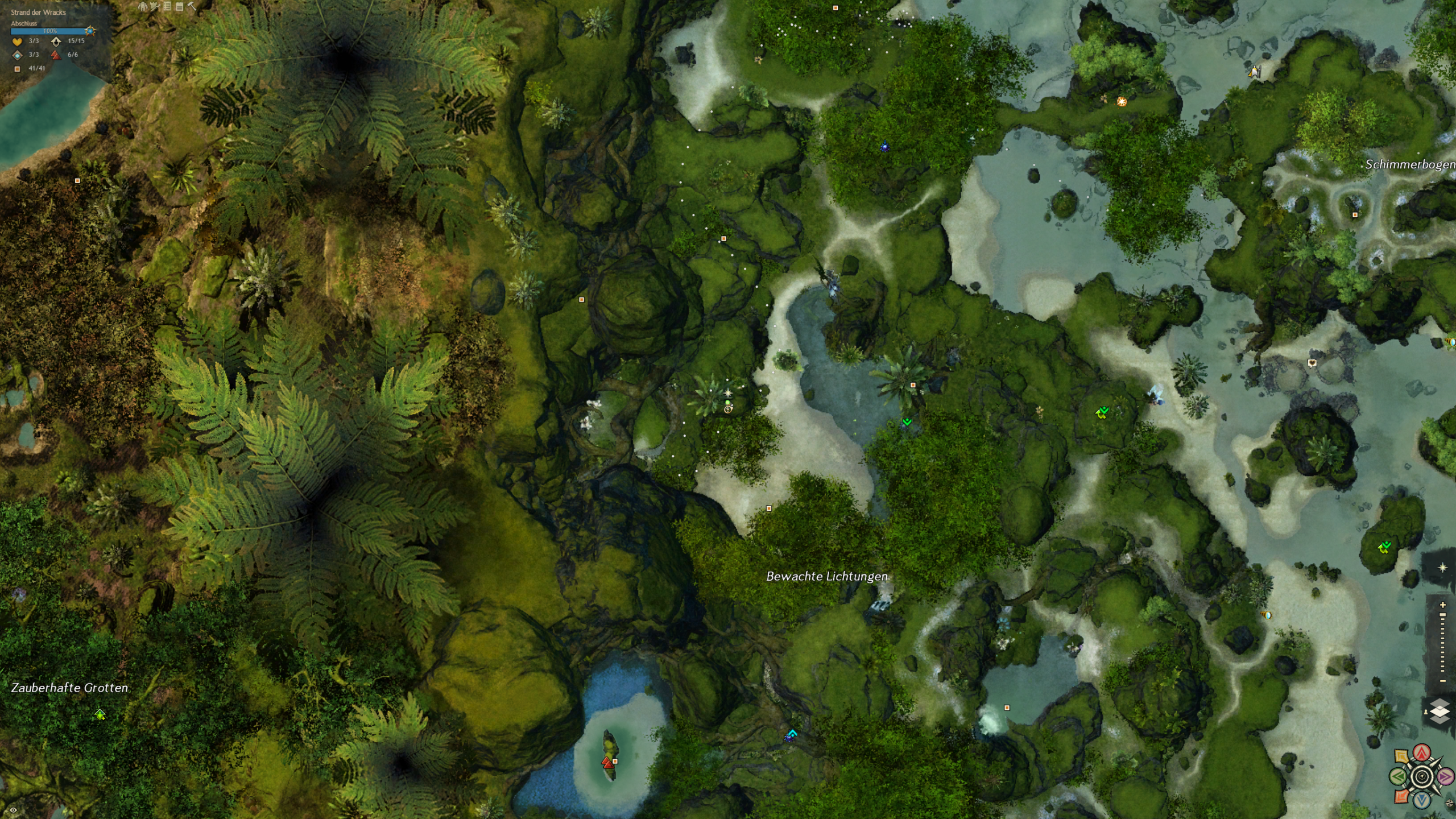Click the red triangle vista marker on map
Image resolution: width=1456 pixels, height=819 pixels.
pyautogui.click(x=608, y=763)
